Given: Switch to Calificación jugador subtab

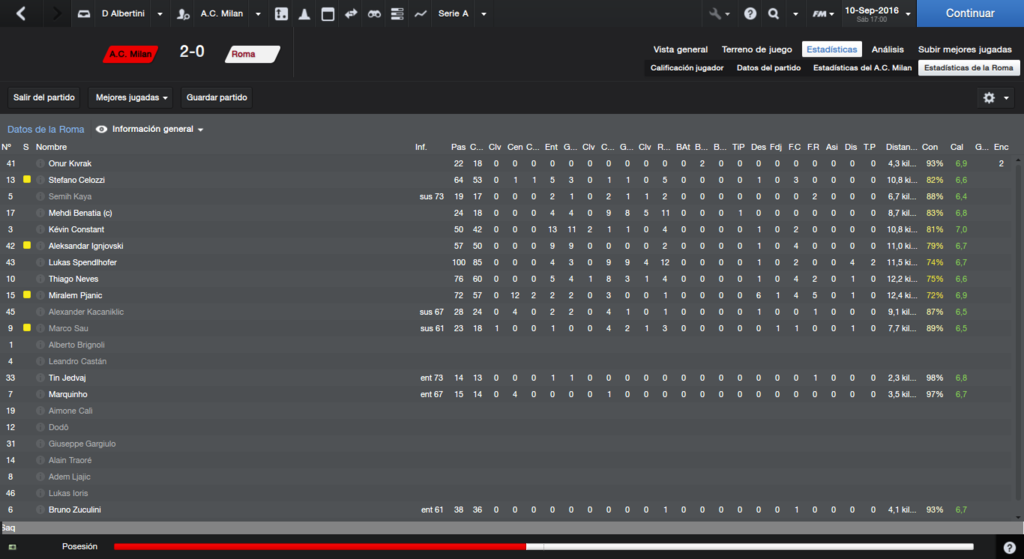Looking at the screenshot, I should [x=686, y=68].
